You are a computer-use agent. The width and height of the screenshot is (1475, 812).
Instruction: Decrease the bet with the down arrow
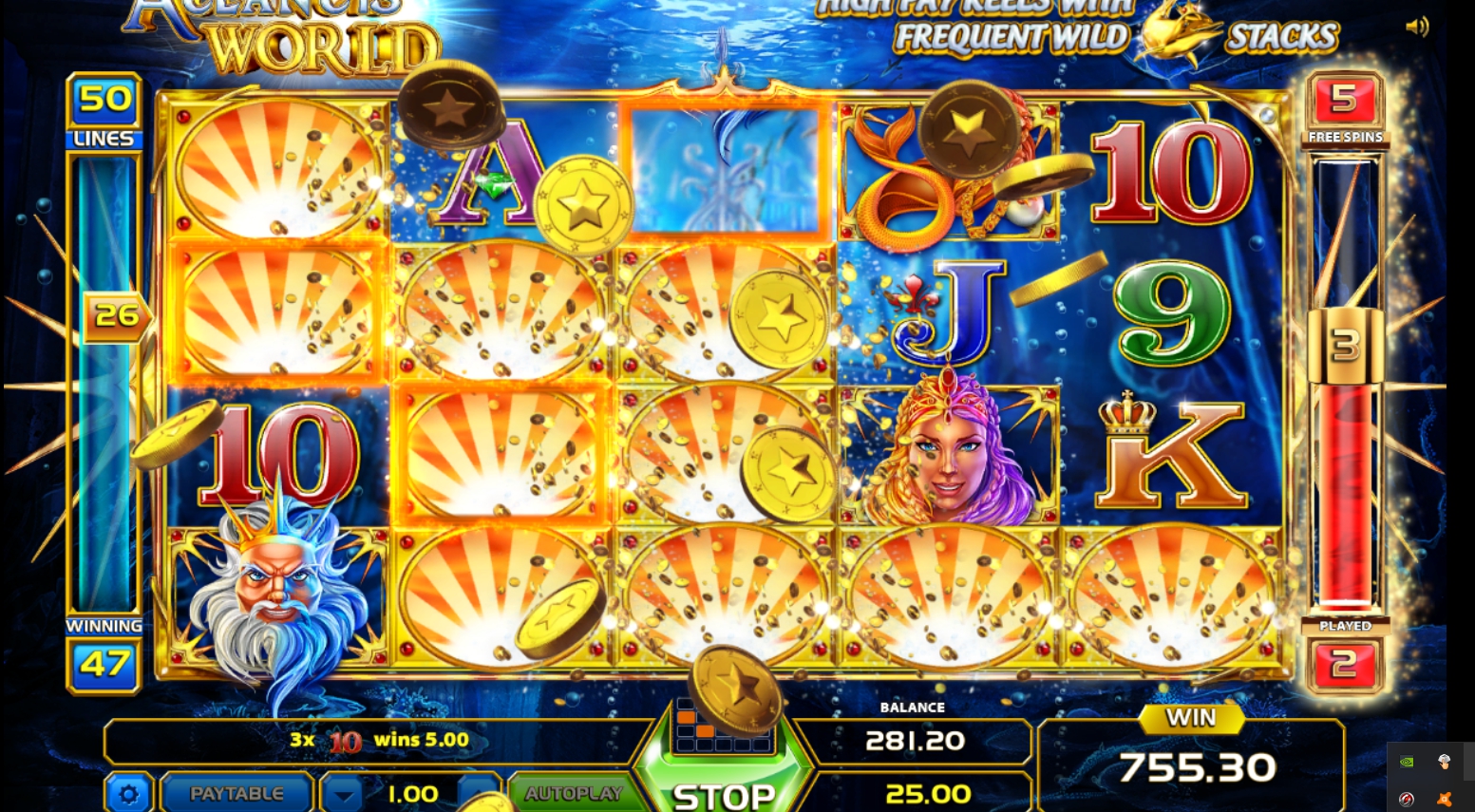[x=343, y=794]
